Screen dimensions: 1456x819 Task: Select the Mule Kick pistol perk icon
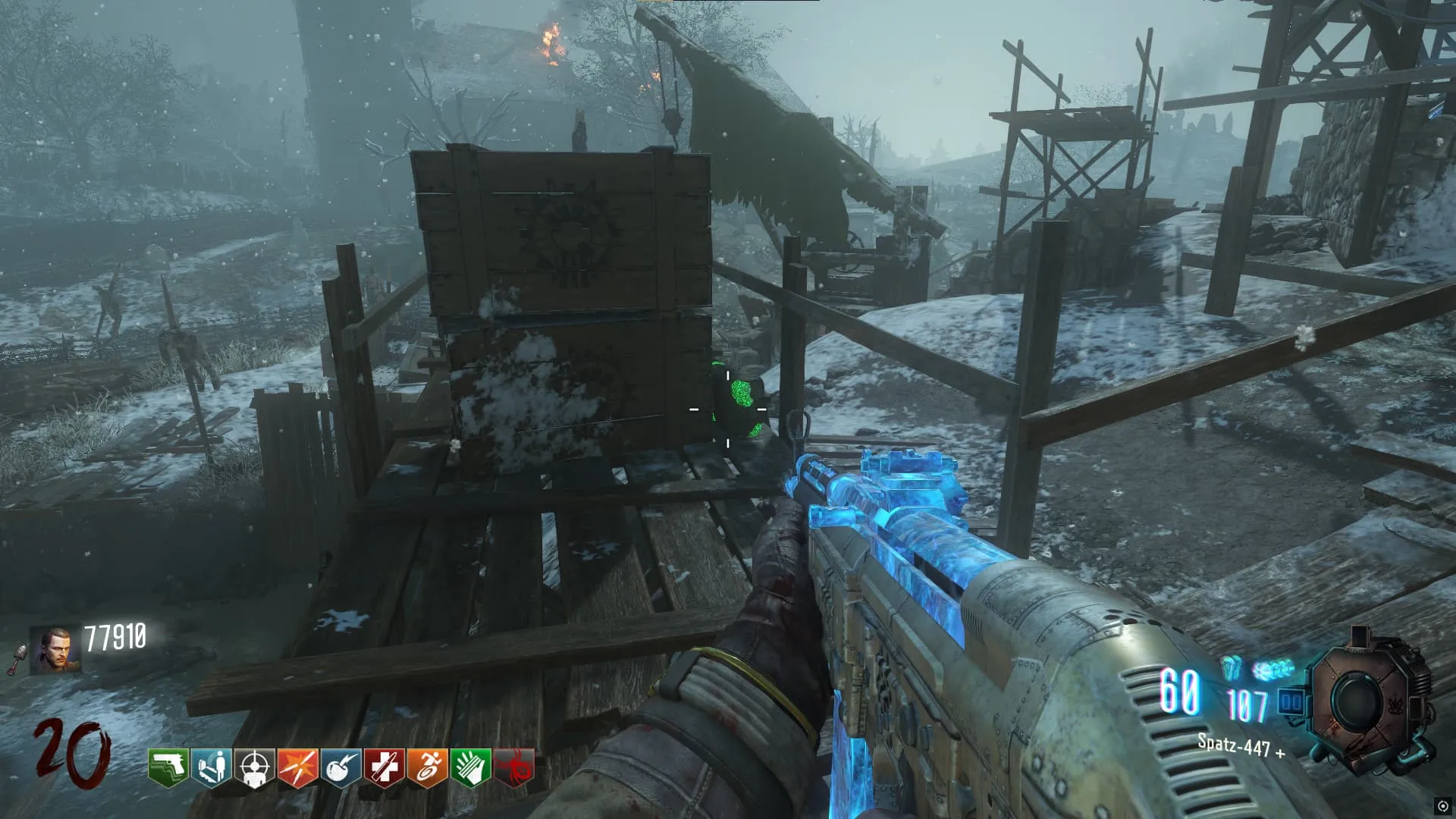pyautogui.click(x=168, y=768)
